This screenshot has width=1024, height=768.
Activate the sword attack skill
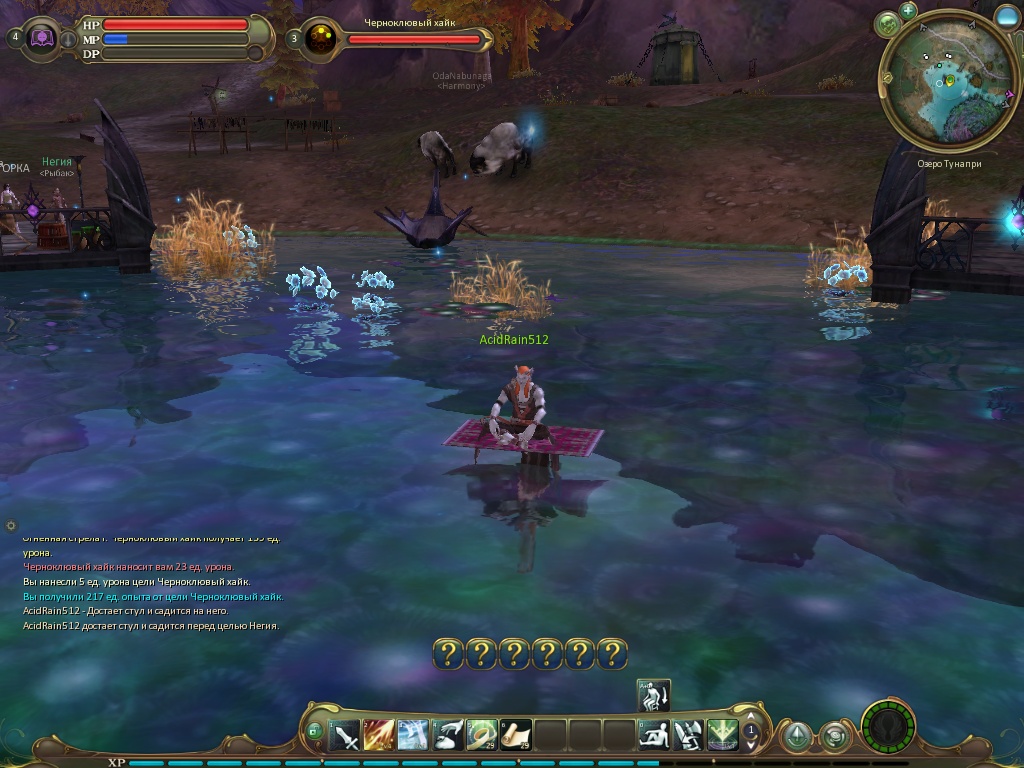346,736
